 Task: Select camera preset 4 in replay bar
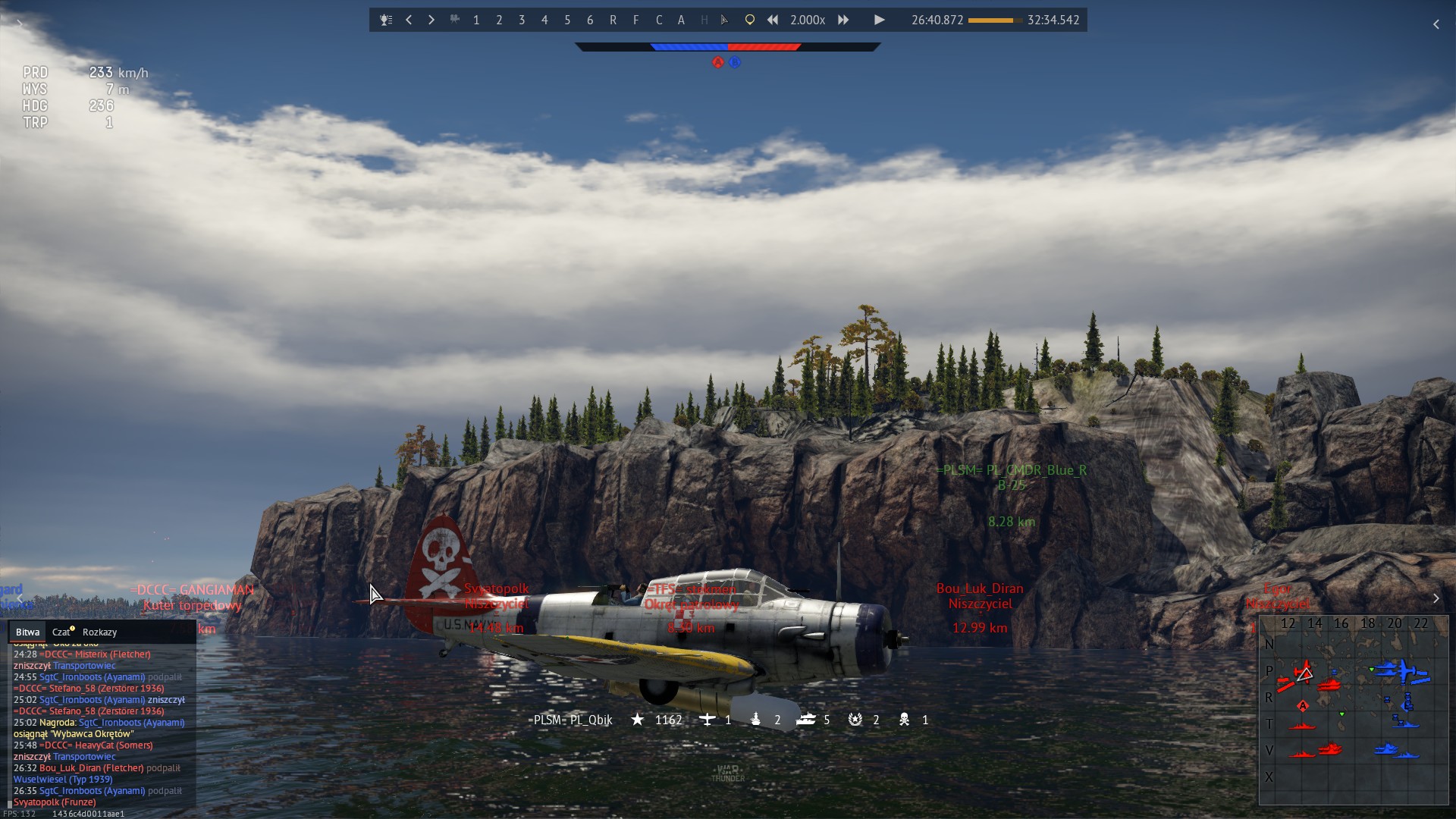click(544, 20)
